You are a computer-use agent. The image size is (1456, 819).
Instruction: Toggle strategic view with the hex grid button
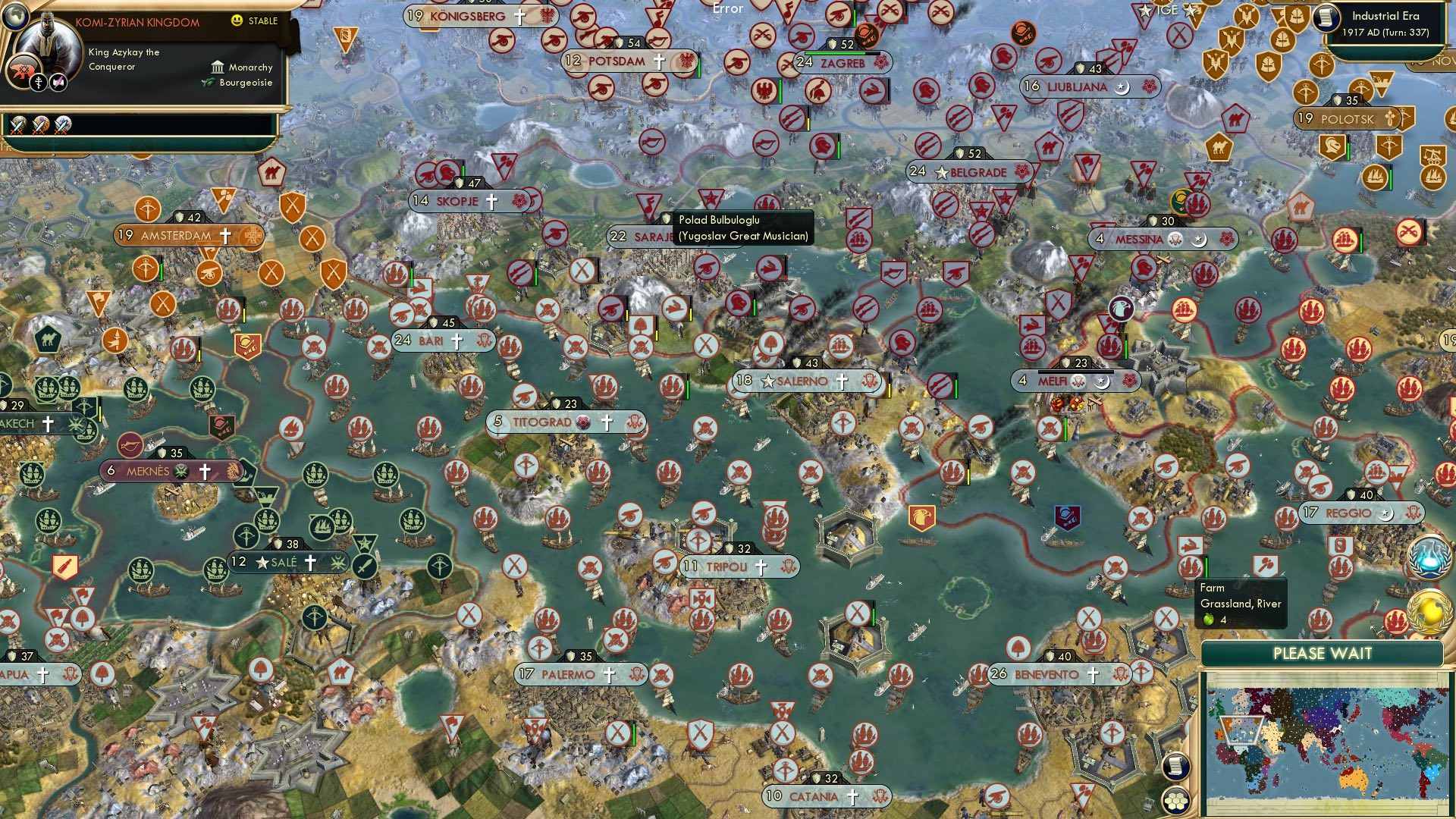tap(1176, 800)
